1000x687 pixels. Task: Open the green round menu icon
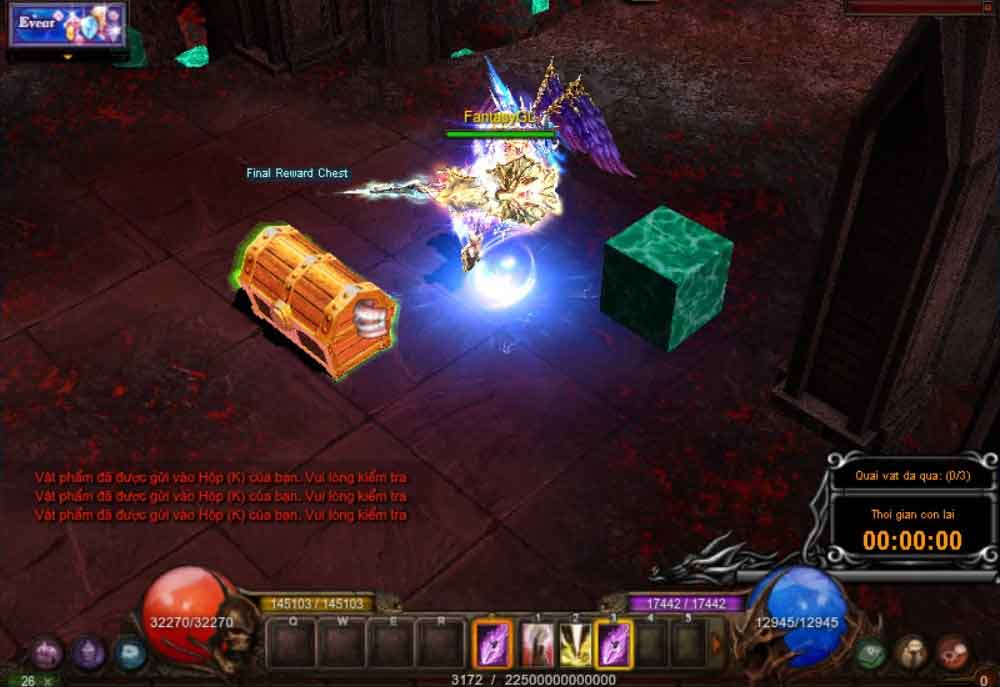tap(871, 653)
